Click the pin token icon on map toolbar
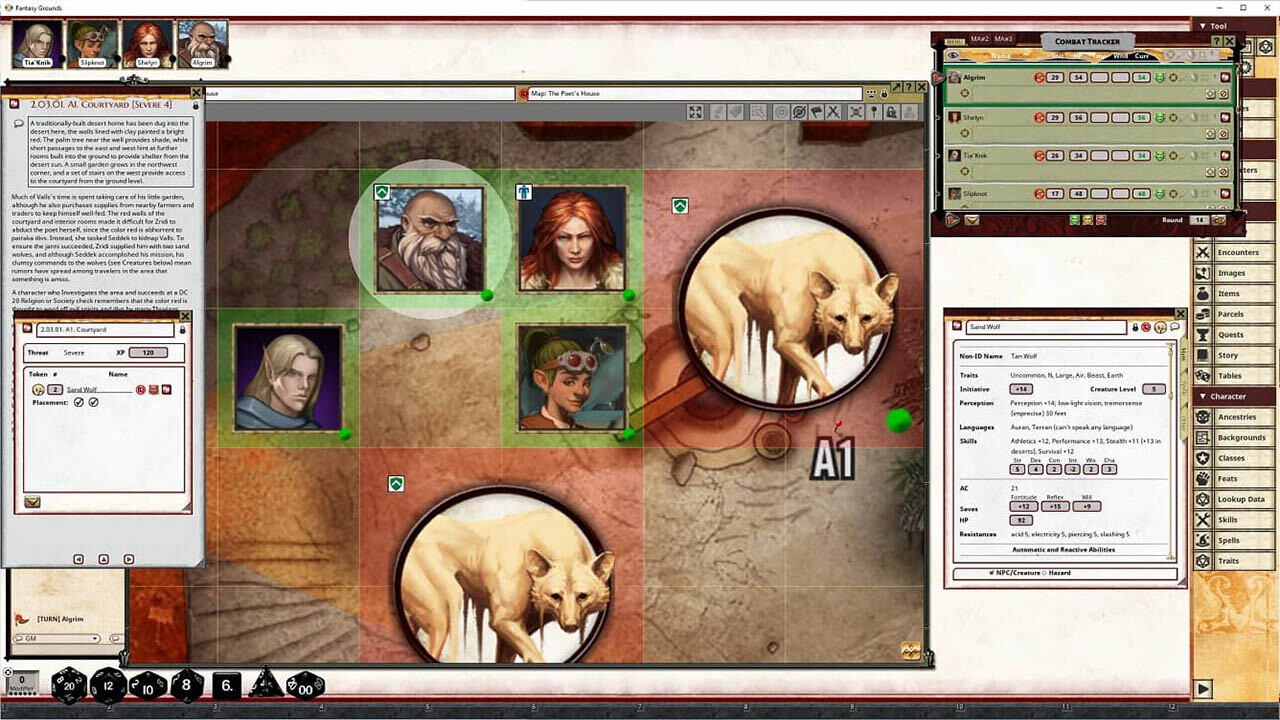Viewport: 1280px width, 720px height. point(872,111)
